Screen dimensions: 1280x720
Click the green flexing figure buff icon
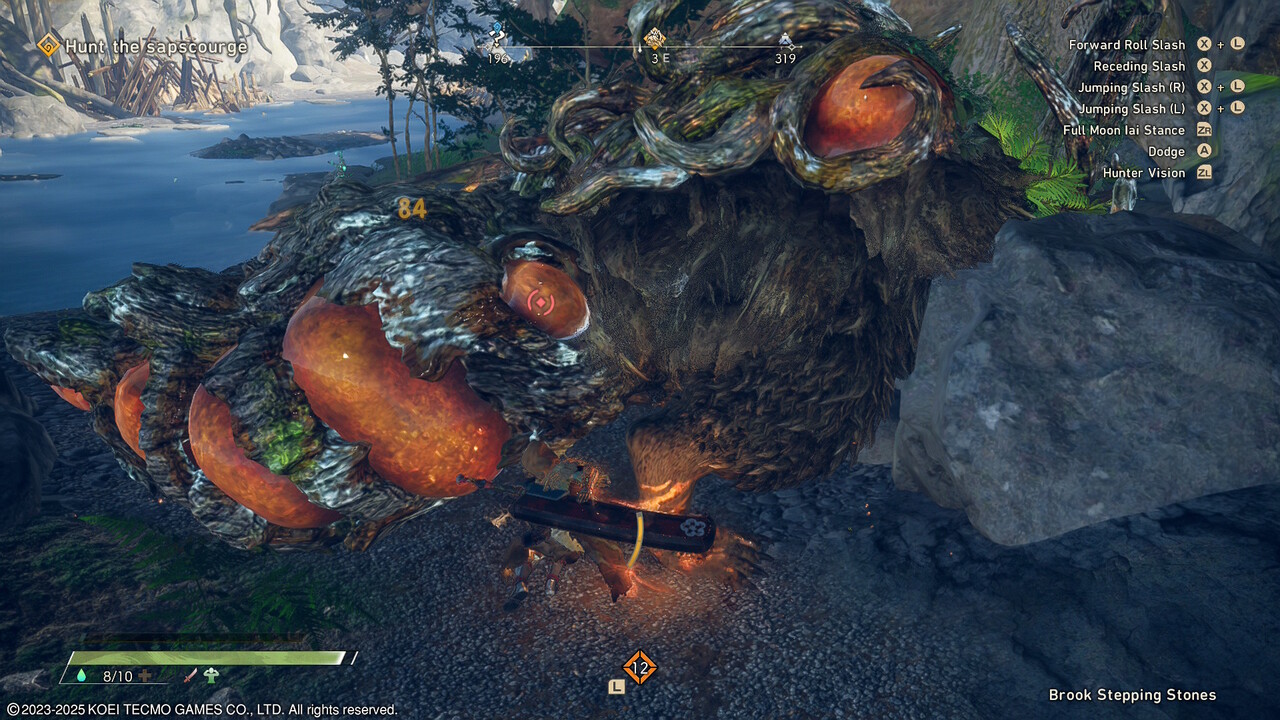(x=211, y=676)
